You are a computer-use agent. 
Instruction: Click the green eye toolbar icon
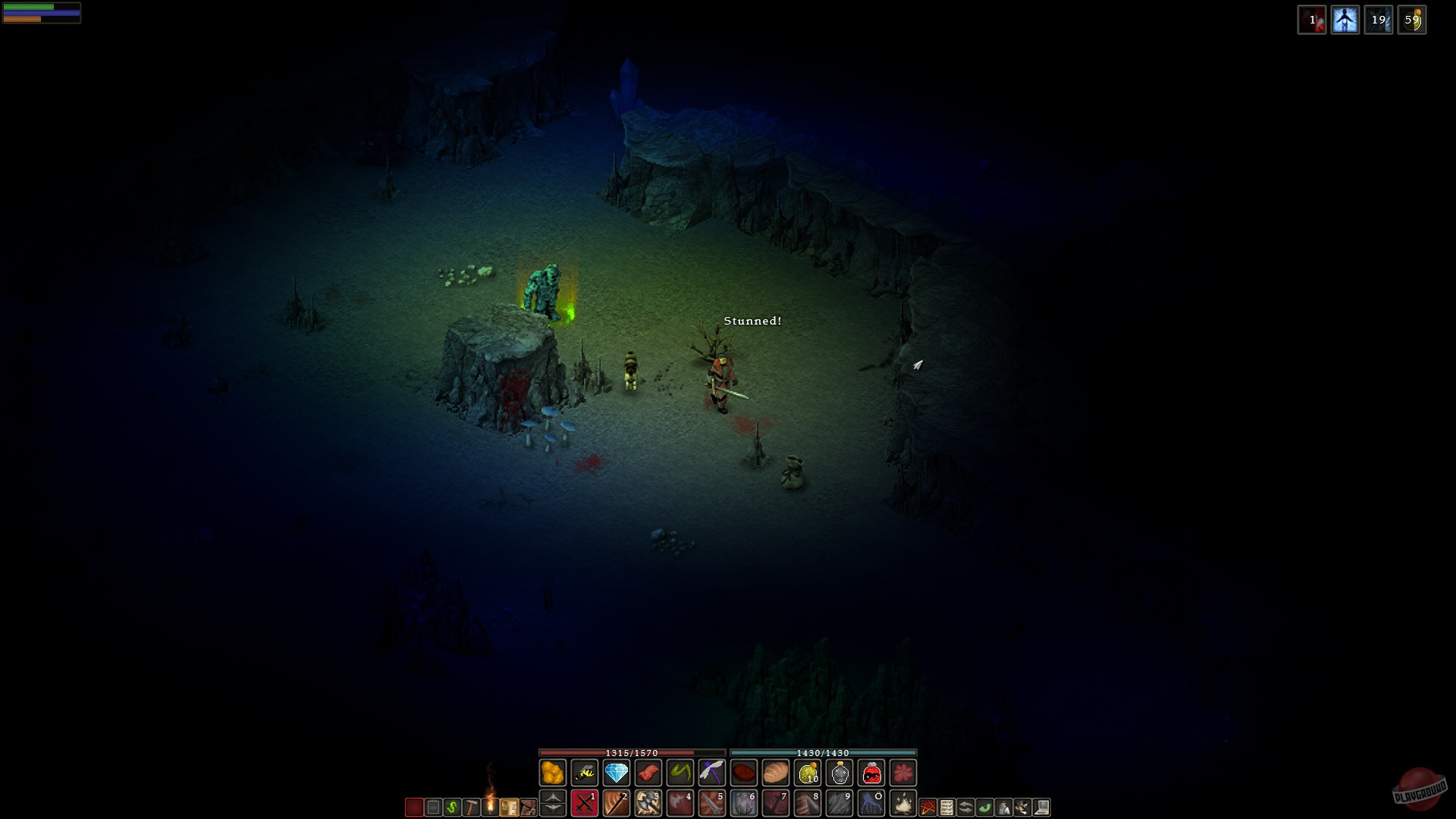(985, 808)
